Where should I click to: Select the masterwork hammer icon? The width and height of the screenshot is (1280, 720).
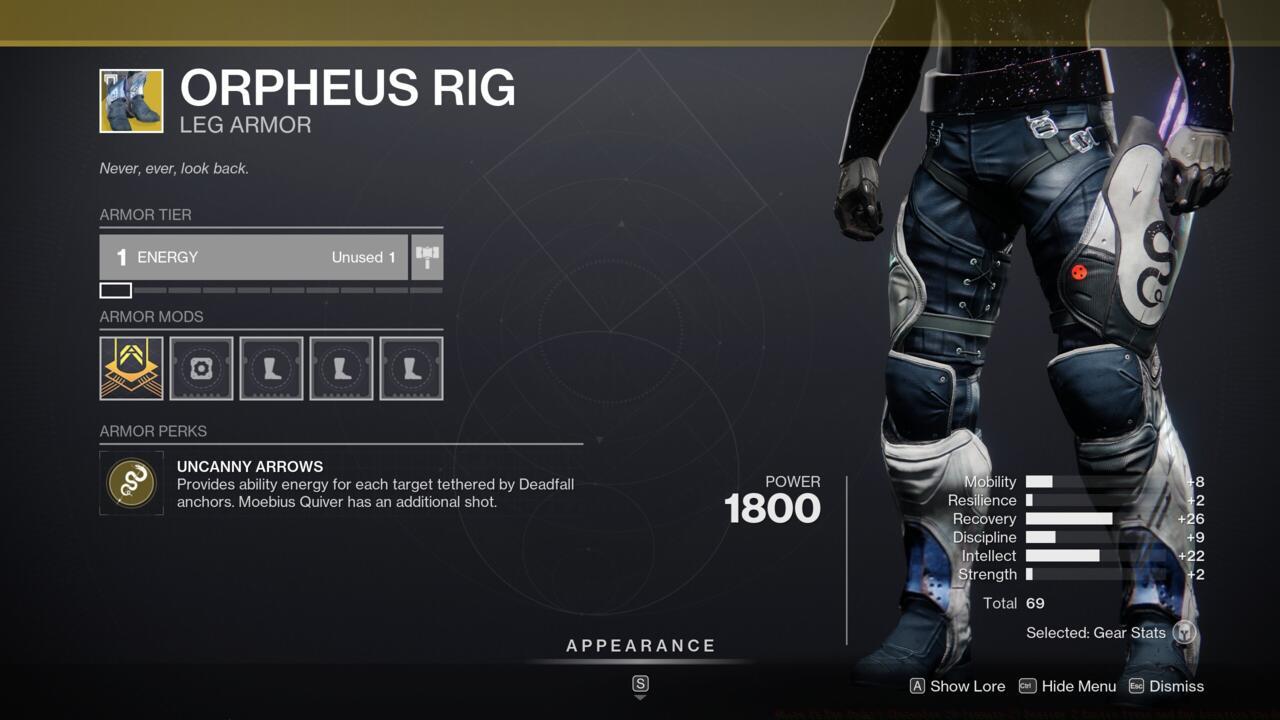(427, 257)
